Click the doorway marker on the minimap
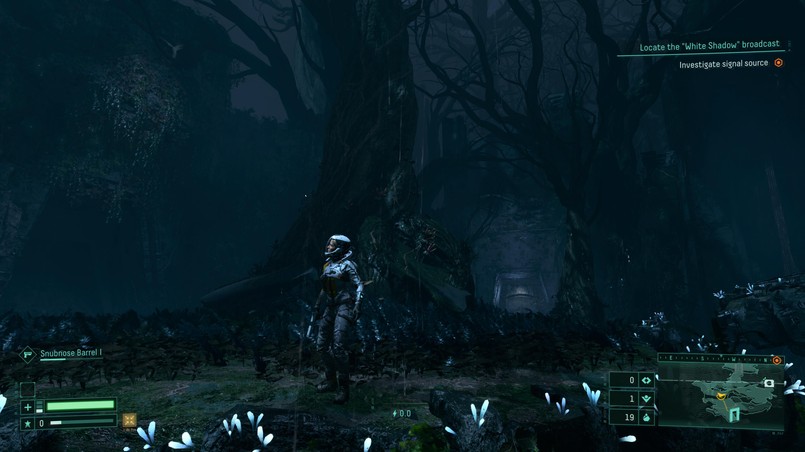This screenshot has width=805, height=452. (x=735, y=413)
